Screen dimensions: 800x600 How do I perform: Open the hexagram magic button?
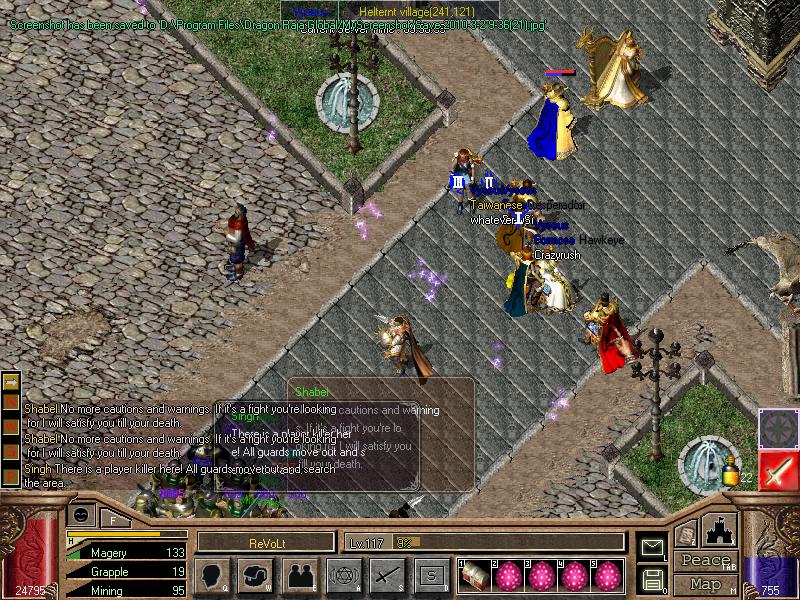(x=343, y=575)
